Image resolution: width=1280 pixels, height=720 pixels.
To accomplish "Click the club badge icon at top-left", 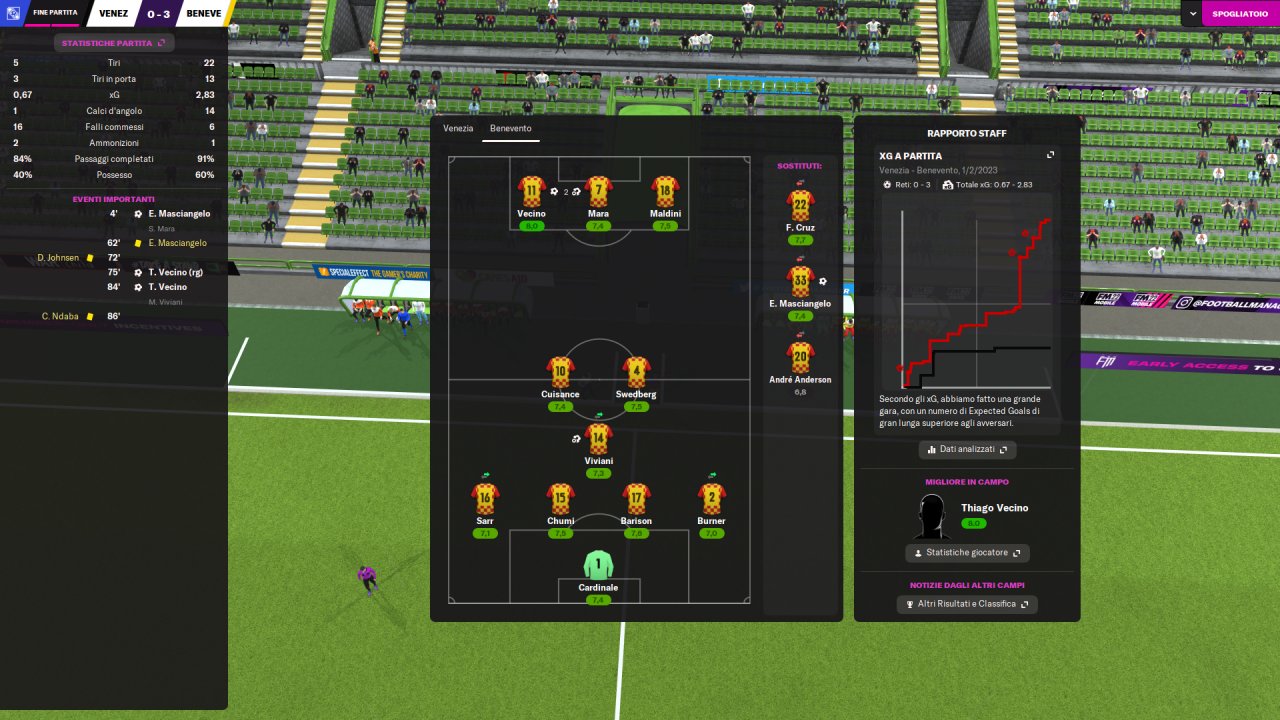I will (x=14, y=13).
